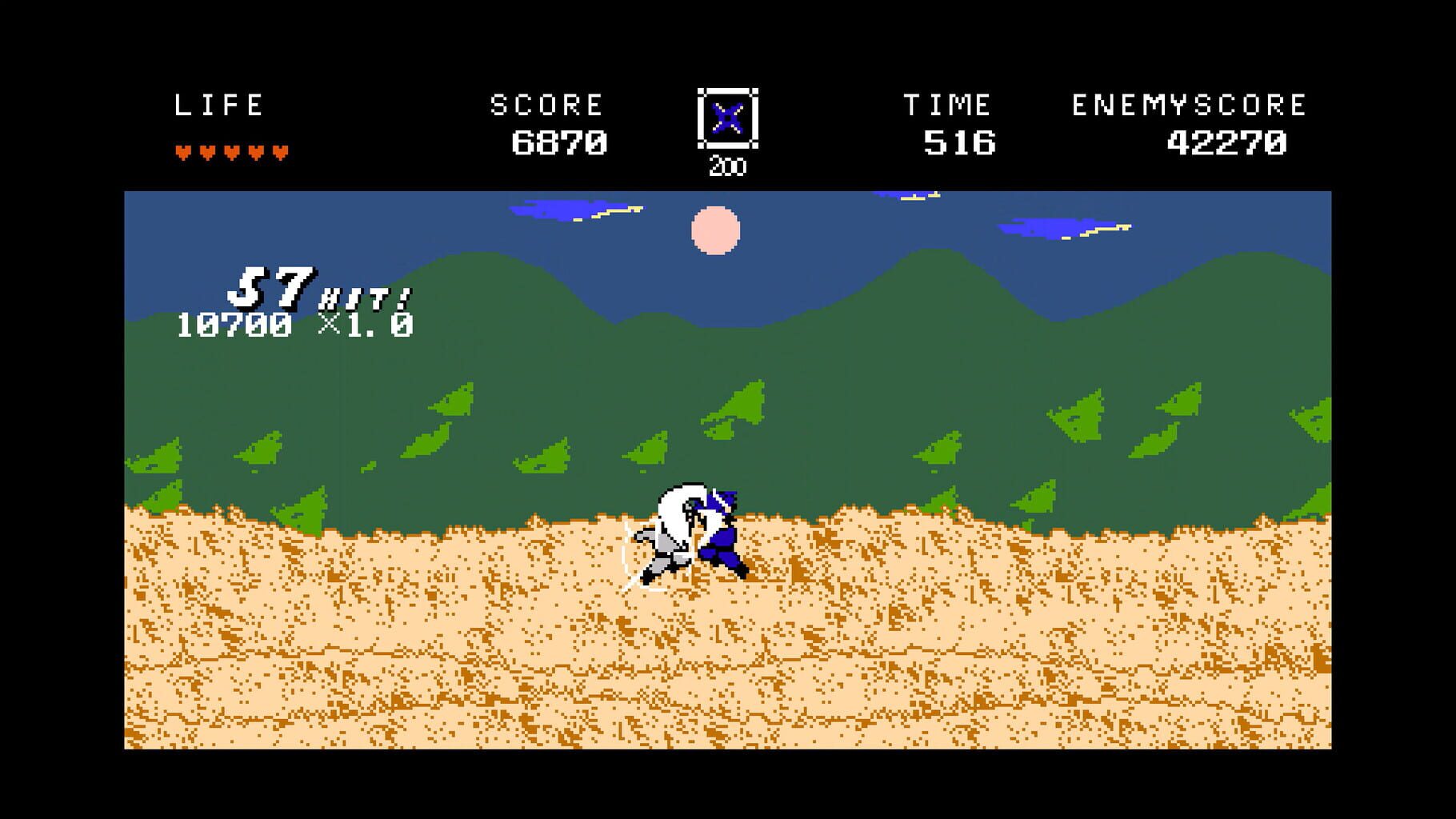Click the middle heart in the LIFE row

[x=232, y=150]
